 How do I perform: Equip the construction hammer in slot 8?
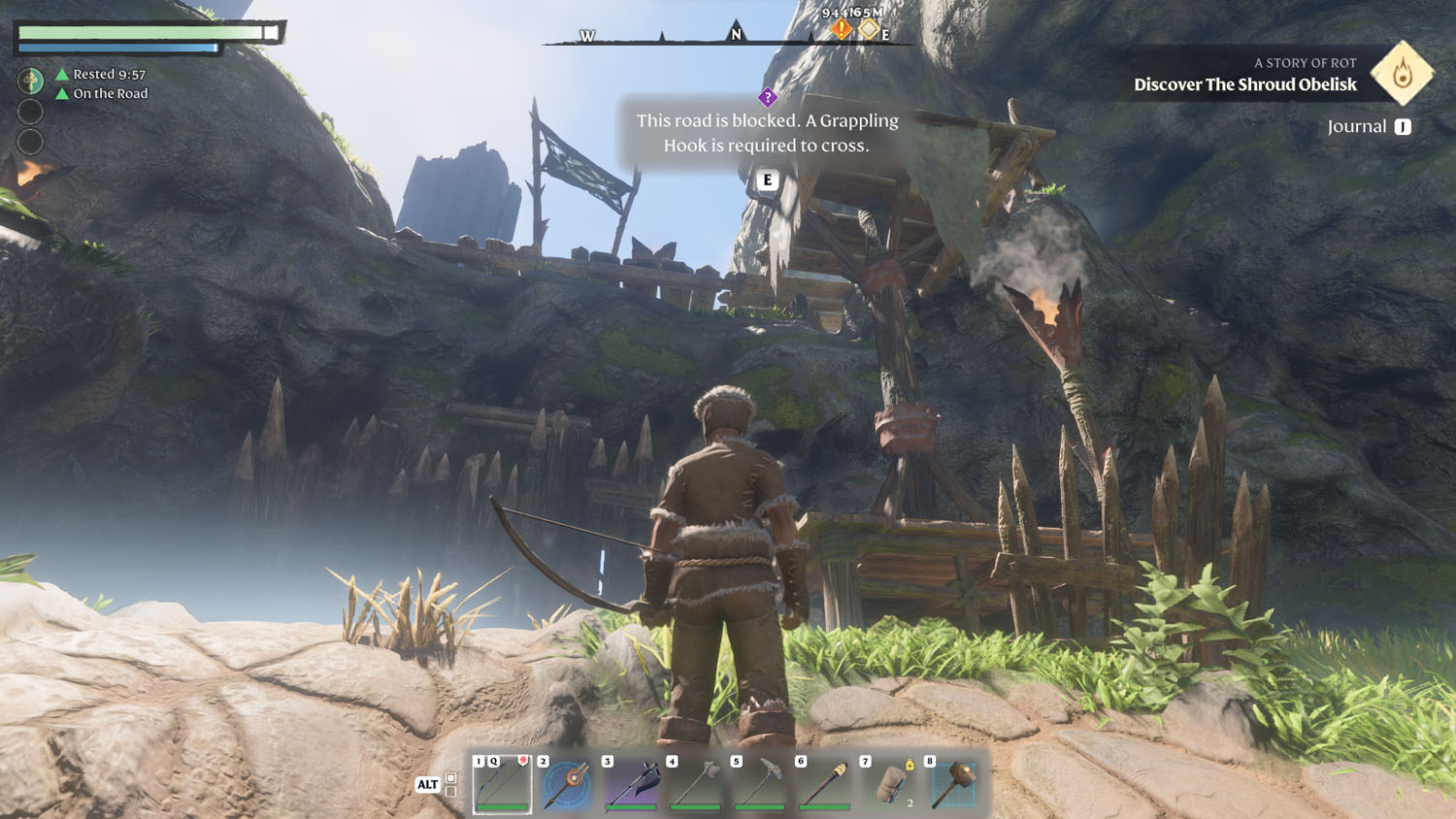(x=954, y=783)
